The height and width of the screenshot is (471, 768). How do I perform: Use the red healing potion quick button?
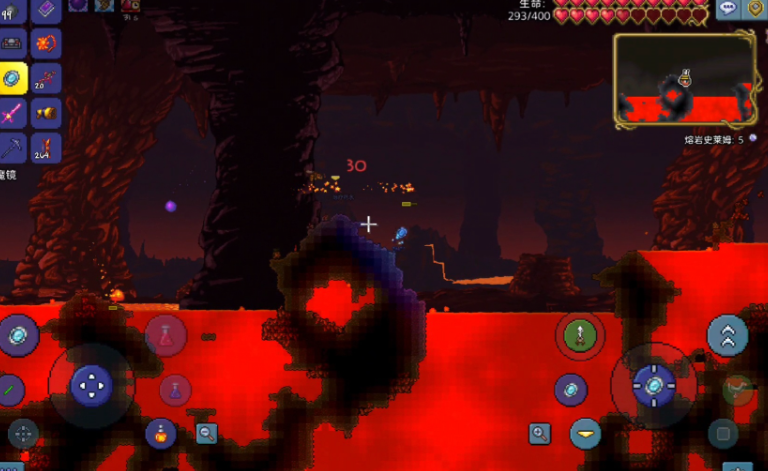[x=165, y=336]
